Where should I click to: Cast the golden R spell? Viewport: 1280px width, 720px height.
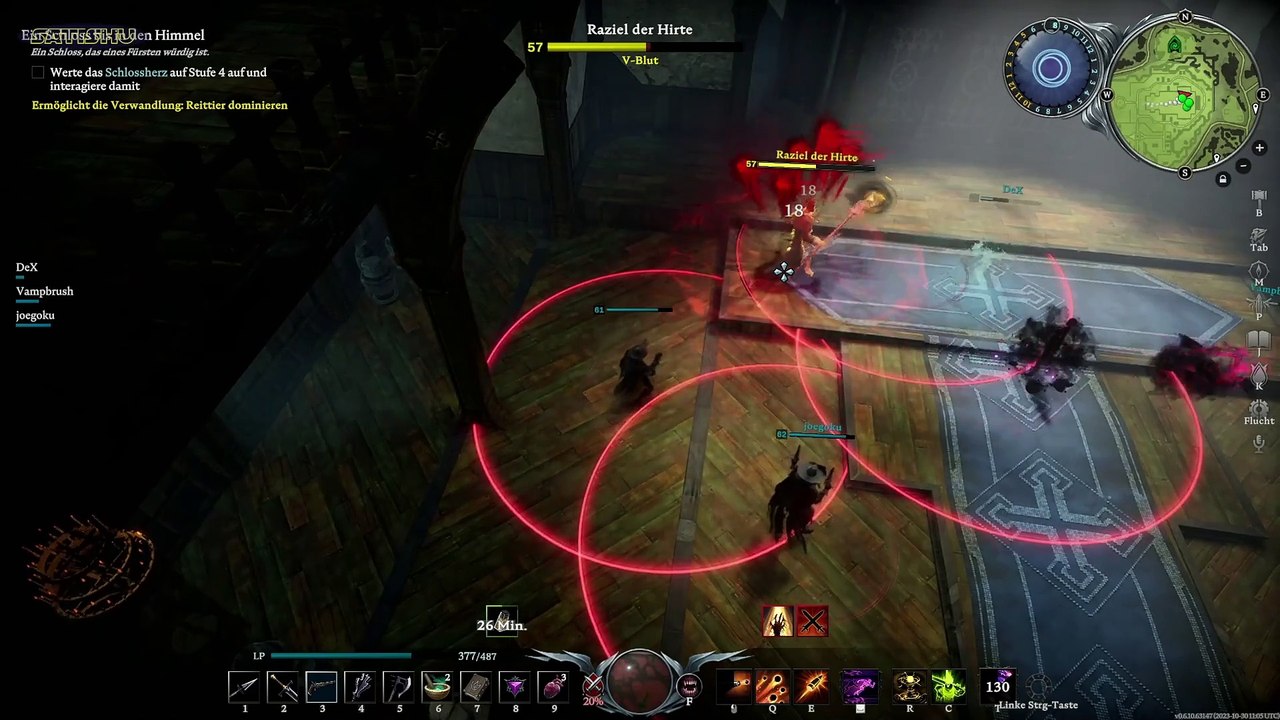coord(909,687)
